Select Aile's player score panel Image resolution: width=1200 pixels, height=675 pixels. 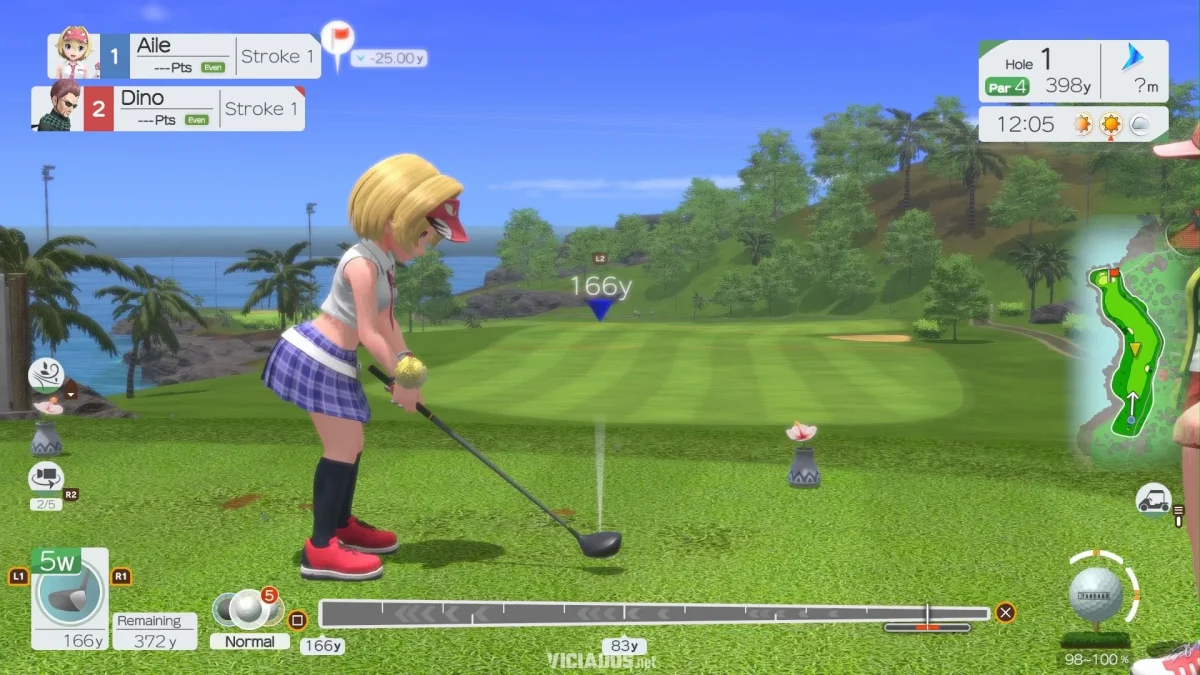pyautogui.click(x=185, y=56)
